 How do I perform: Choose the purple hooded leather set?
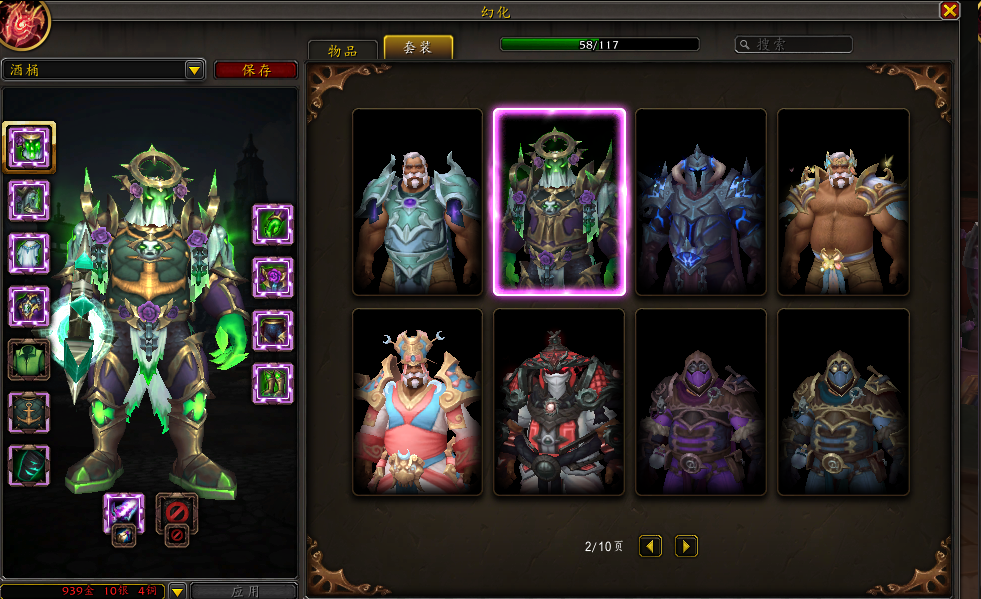coord(701,402)
